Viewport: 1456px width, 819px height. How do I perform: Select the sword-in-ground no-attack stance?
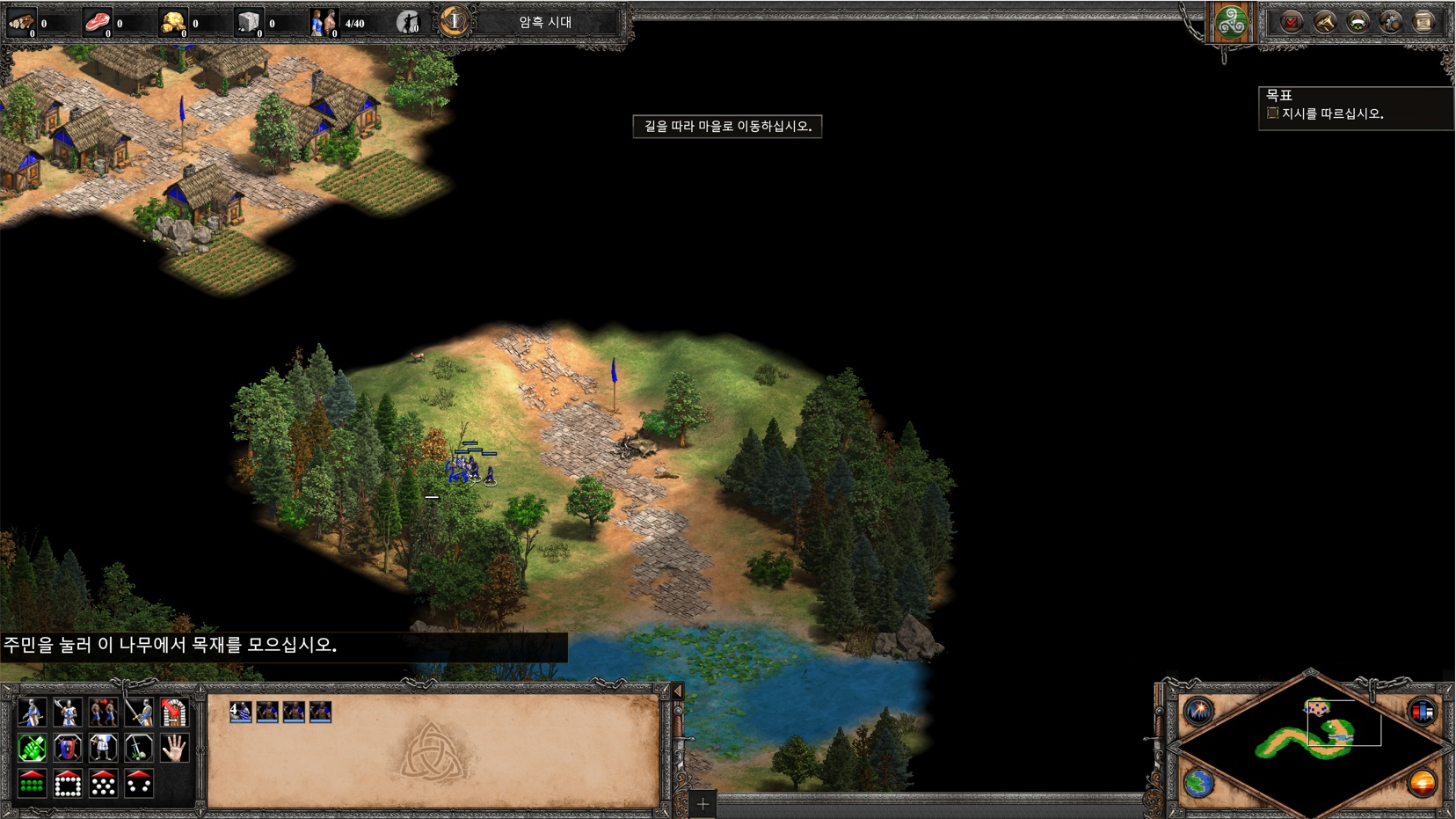pos(139,749)
